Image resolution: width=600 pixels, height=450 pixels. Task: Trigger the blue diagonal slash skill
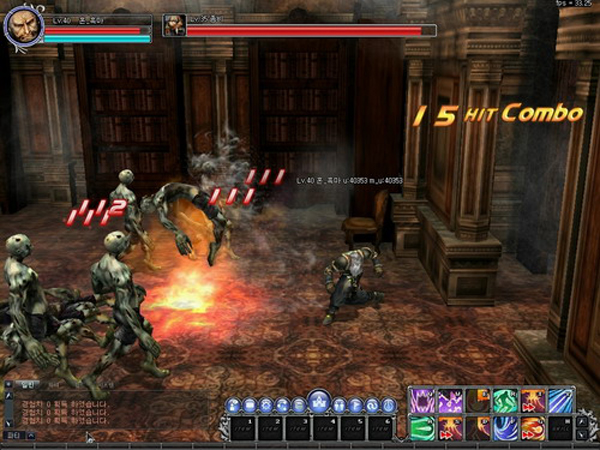pos(560,401)
